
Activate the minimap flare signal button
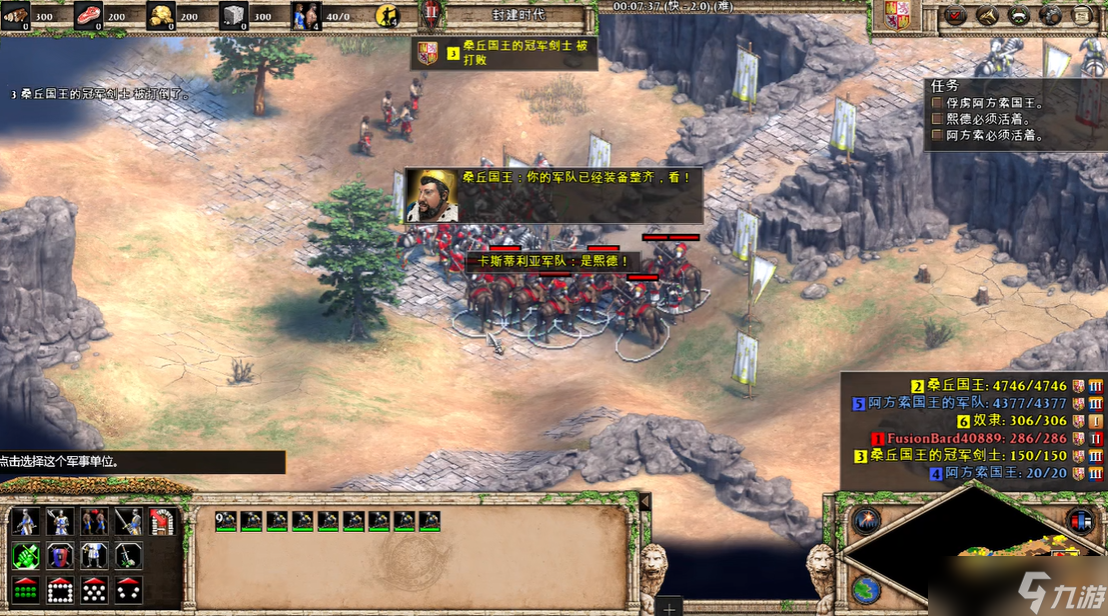pos(866,521)
